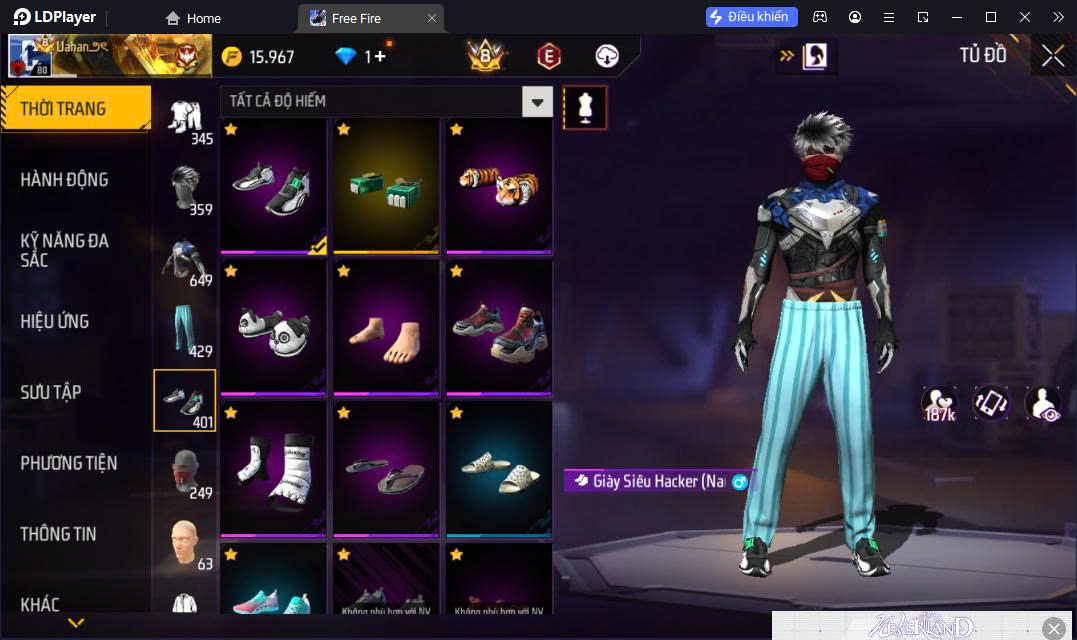Select the tiger slippers item
Screen dimensions: 1077x640
pos(499,185)
